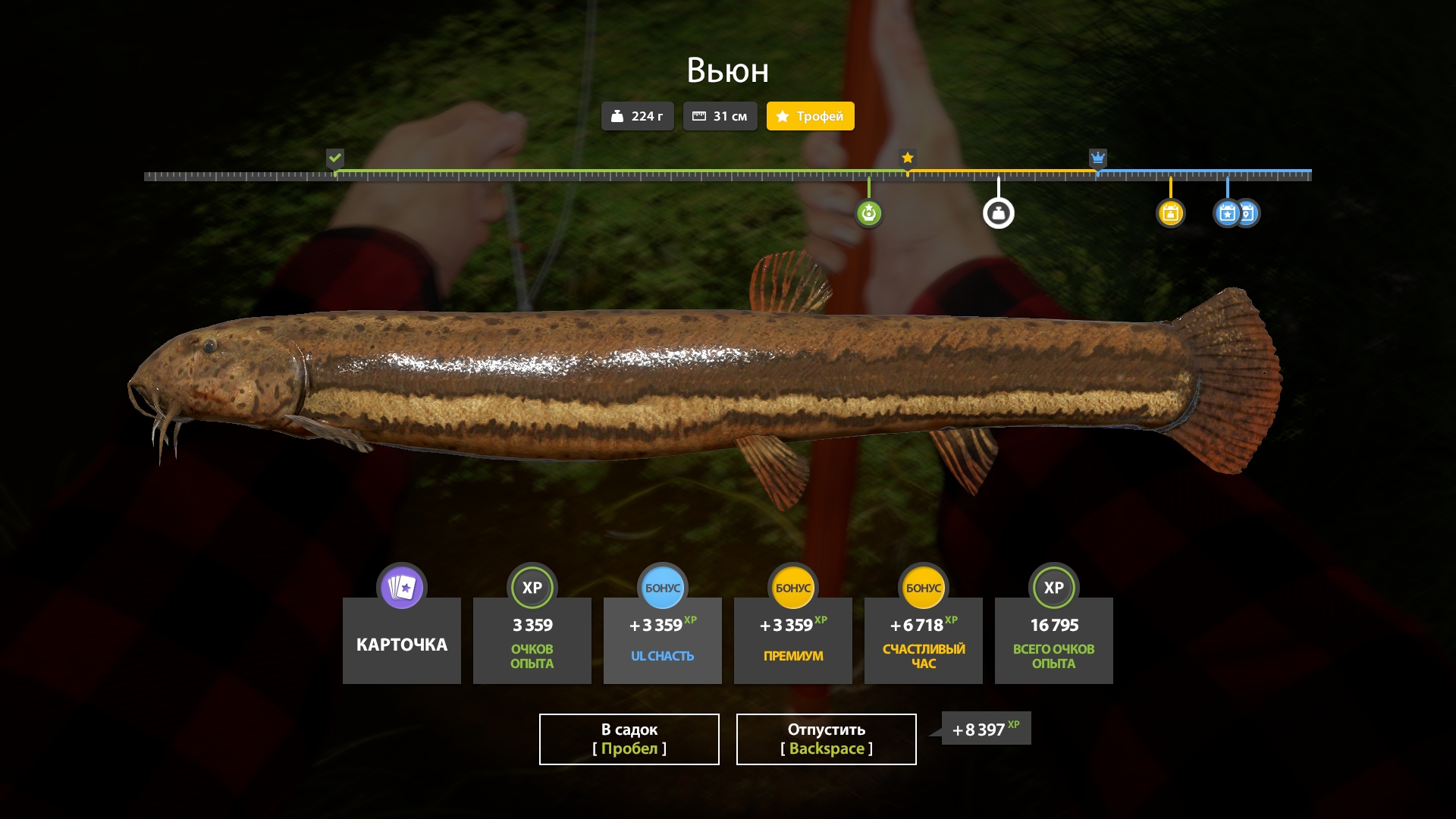
Task: Select the yellow calendar record marker
Action: (1170, 213)
